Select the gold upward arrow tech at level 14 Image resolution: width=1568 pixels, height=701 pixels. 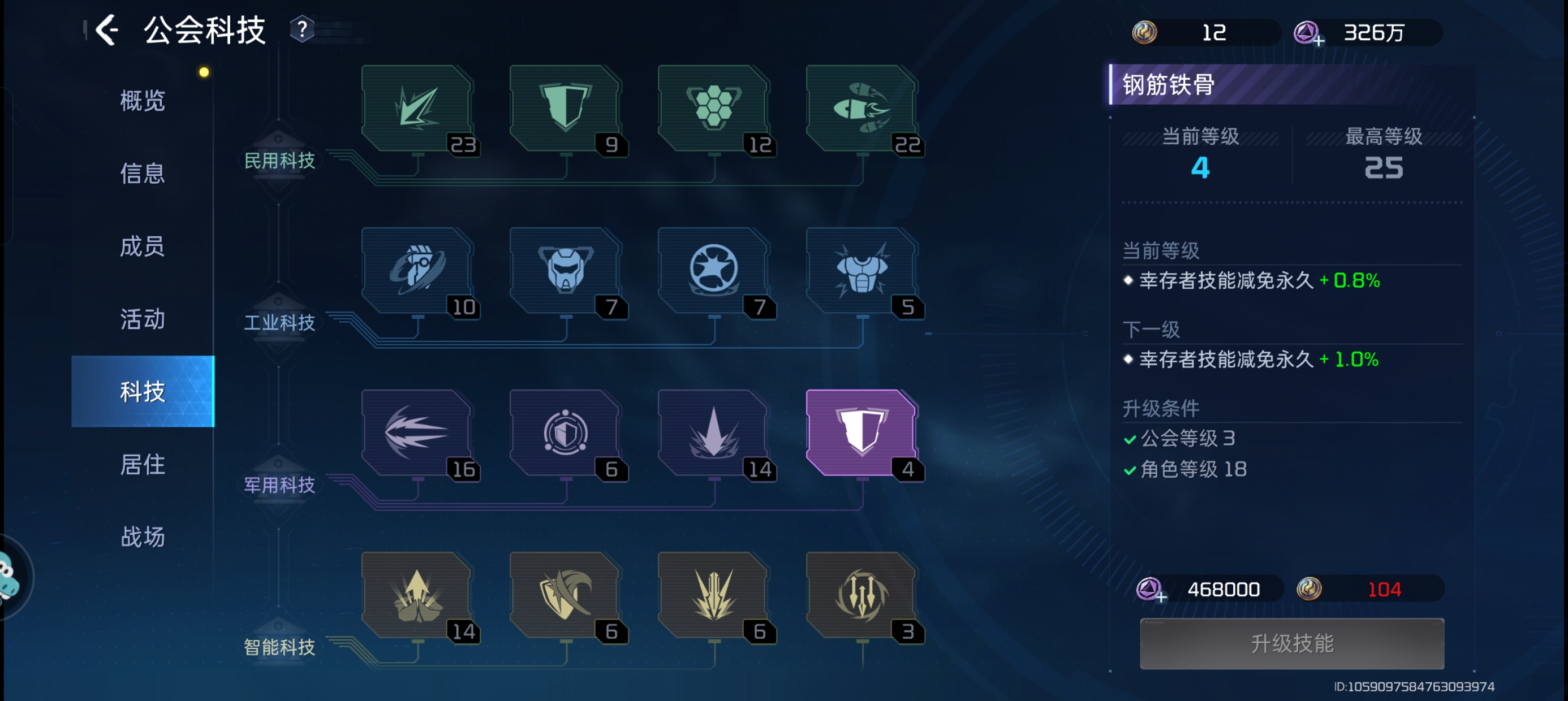point(417,595)
